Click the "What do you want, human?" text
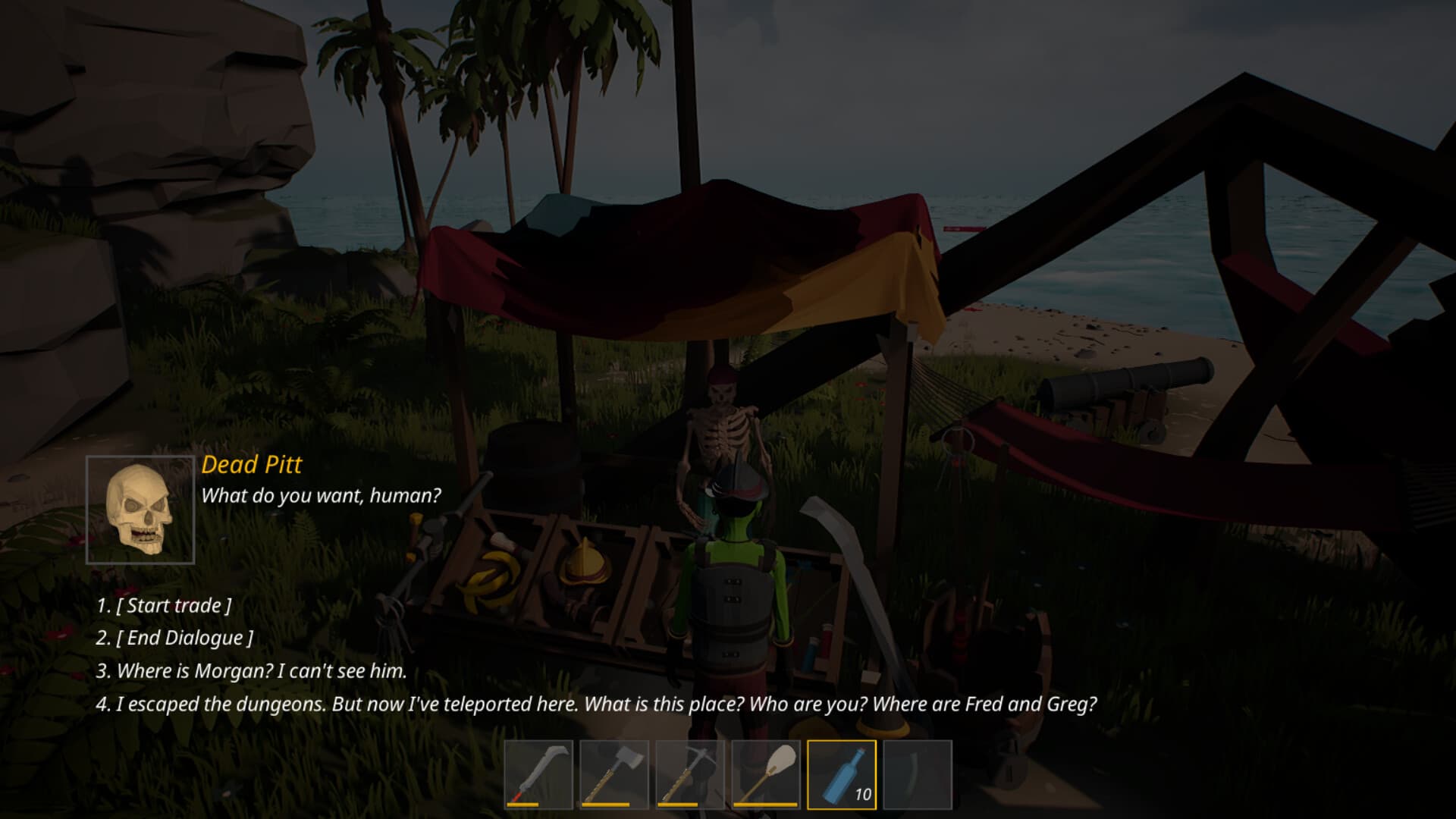 click(322, 495)
